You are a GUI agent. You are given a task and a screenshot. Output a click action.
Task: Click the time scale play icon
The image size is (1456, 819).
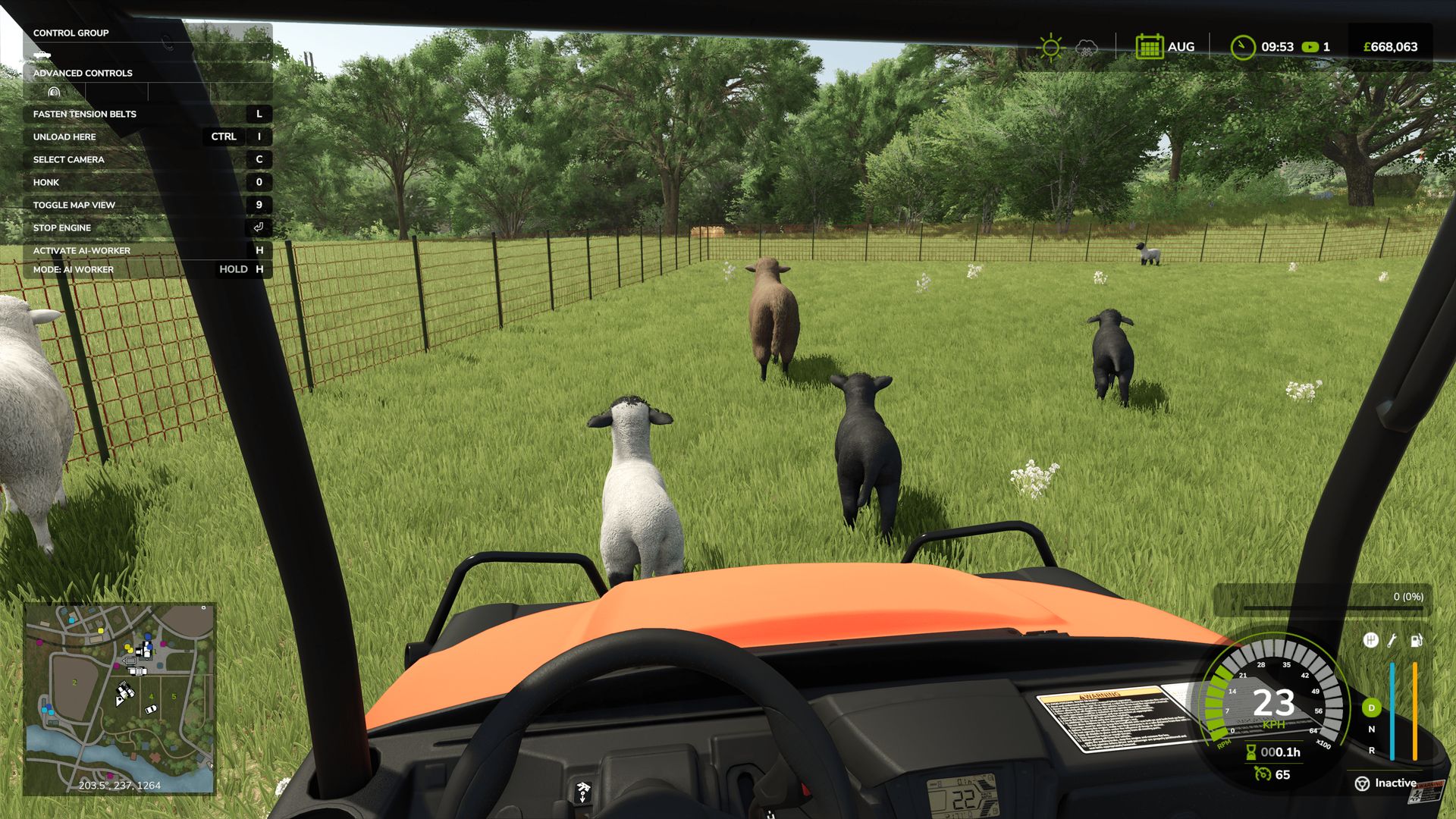pos(1310,46)
